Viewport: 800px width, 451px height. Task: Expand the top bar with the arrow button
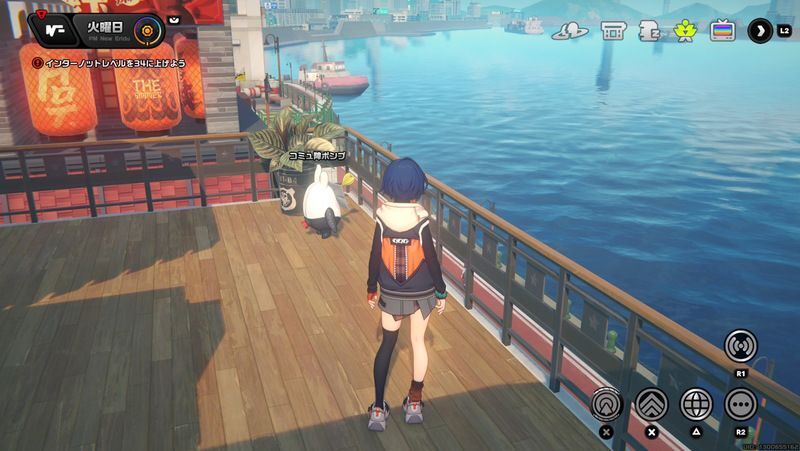pos(760,30)
